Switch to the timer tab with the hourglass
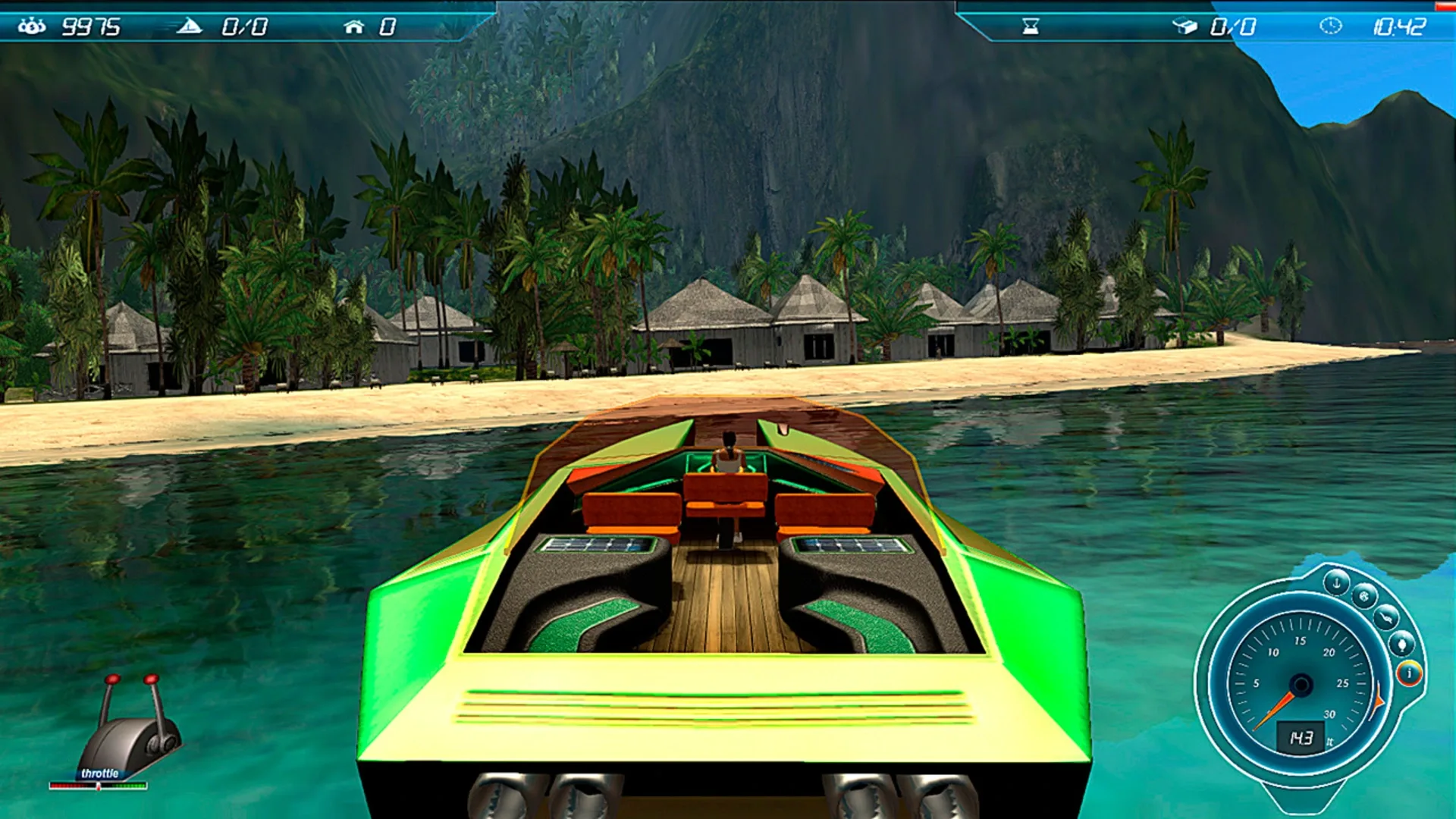 1030,26
